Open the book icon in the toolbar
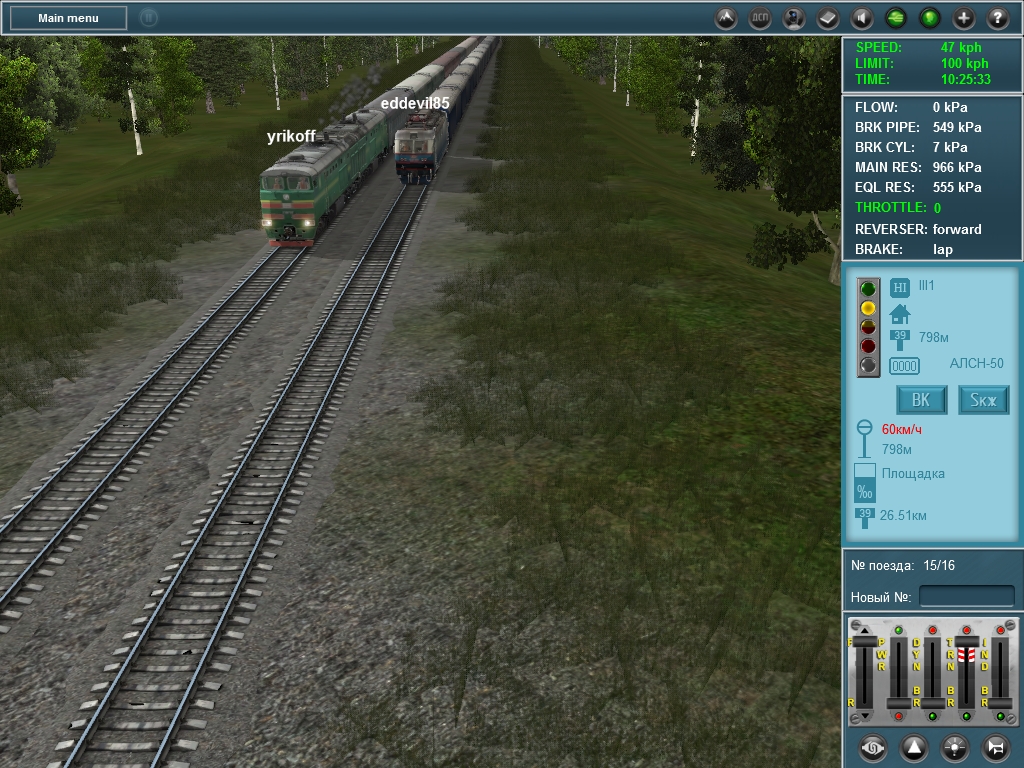Screen dimensions: 1024x768 click(x=828, y=18)
